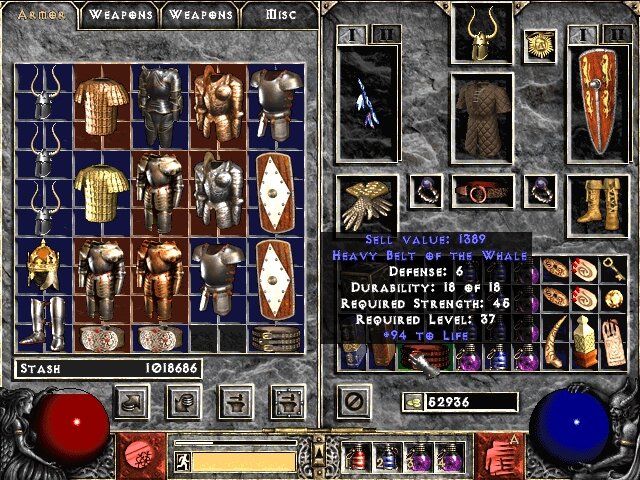This screenshot has height=480, width=640.
Task: Click the equipped red belt slot
Action: tap(482, 191)
